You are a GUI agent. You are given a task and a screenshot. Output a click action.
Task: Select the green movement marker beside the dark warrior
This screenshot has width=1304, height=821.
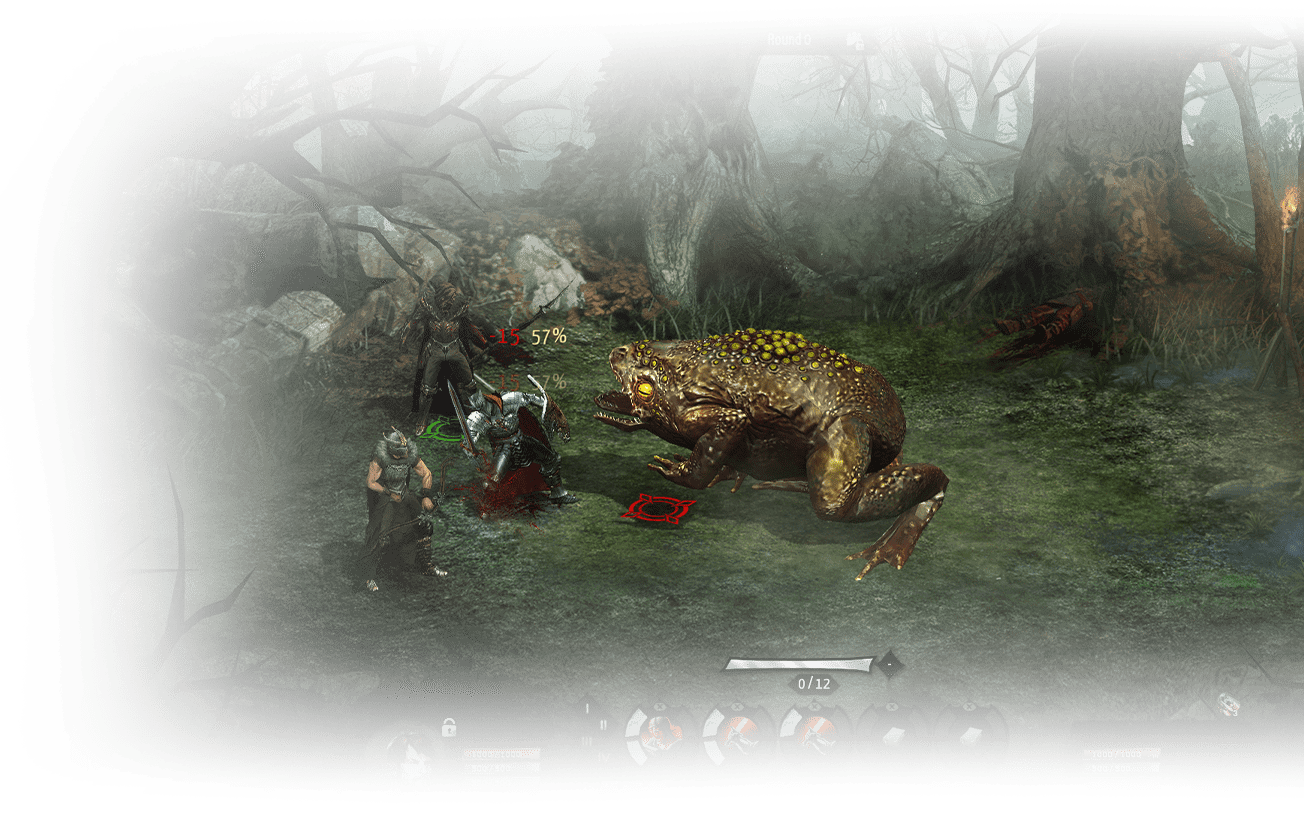(447, 430)
